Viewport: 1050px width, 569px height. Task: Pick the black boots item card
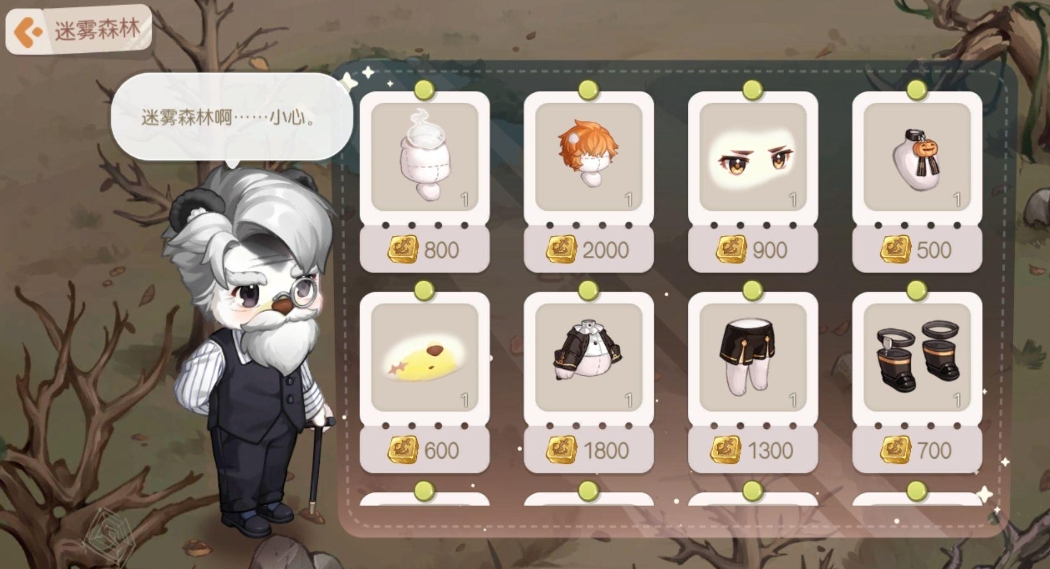point(916,357)
